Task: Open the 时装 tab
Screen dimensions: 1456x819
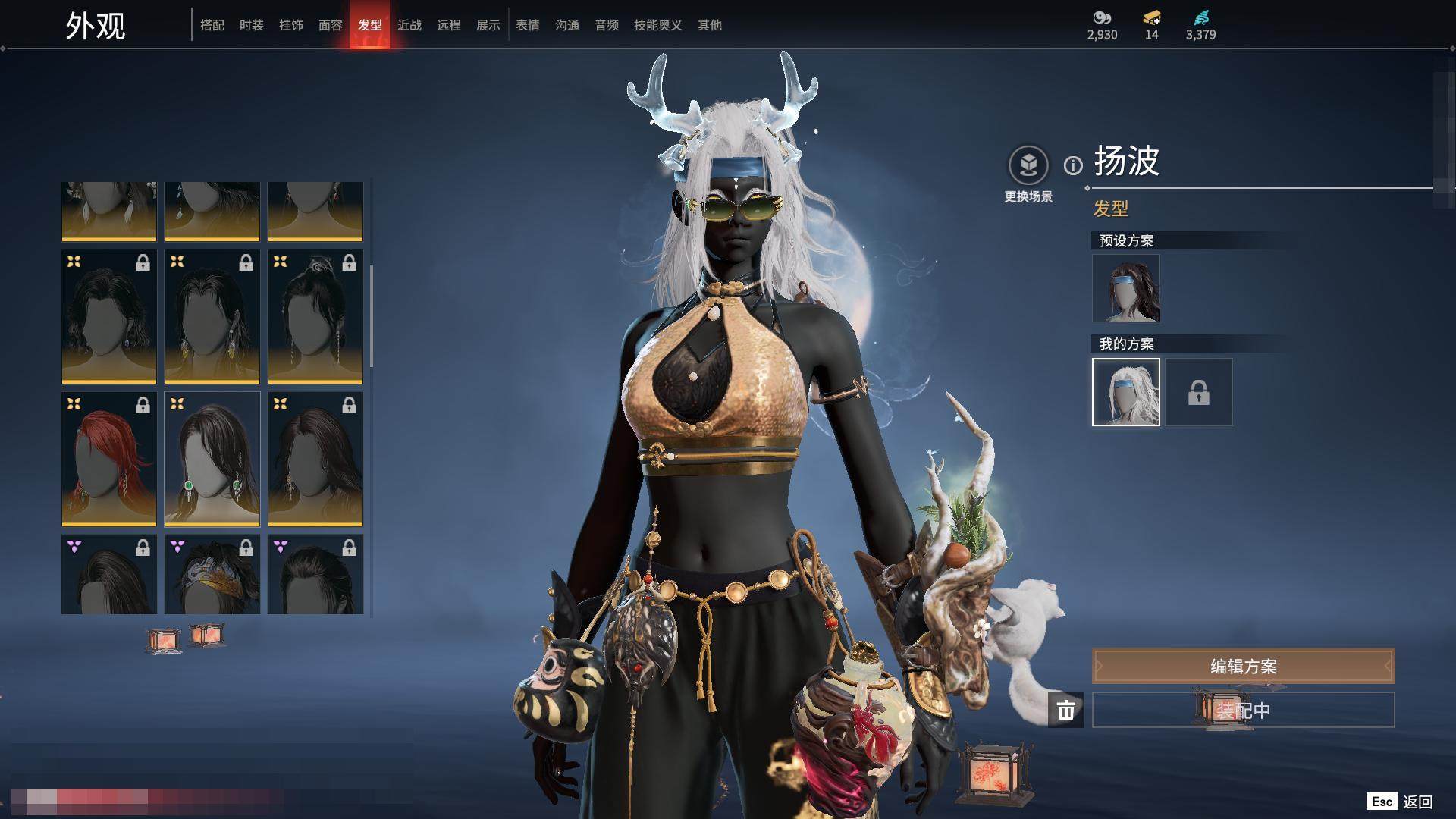Action: tap(252, 25)
